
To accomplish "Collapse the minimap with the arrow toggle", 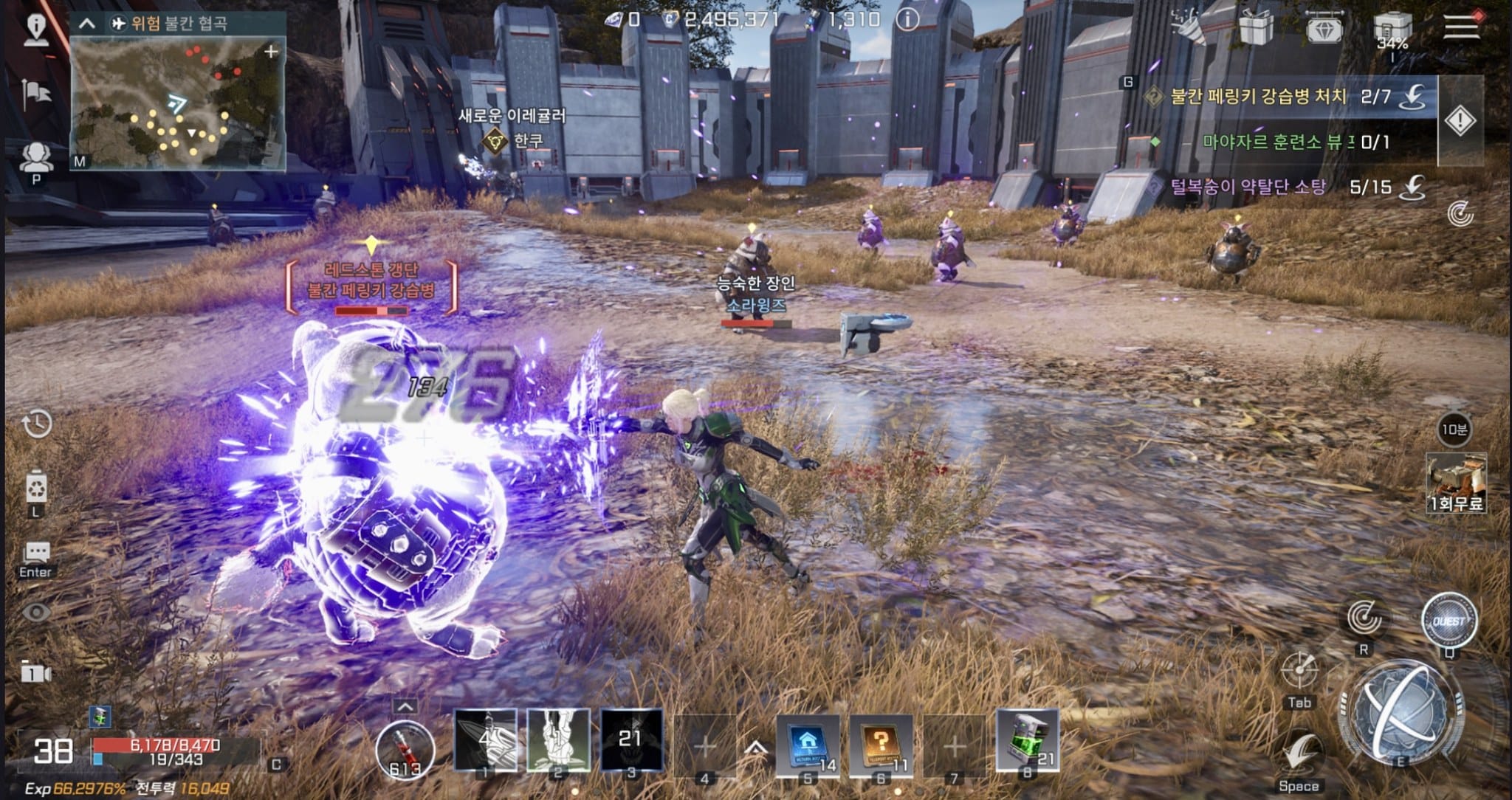I will [x=87, y=24].
